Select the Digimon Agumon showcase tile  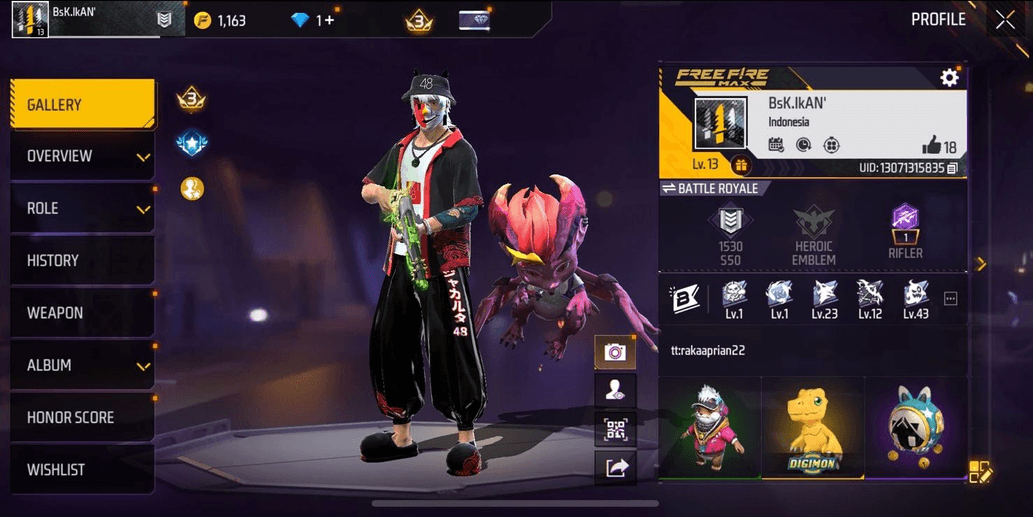coord(812,428)
